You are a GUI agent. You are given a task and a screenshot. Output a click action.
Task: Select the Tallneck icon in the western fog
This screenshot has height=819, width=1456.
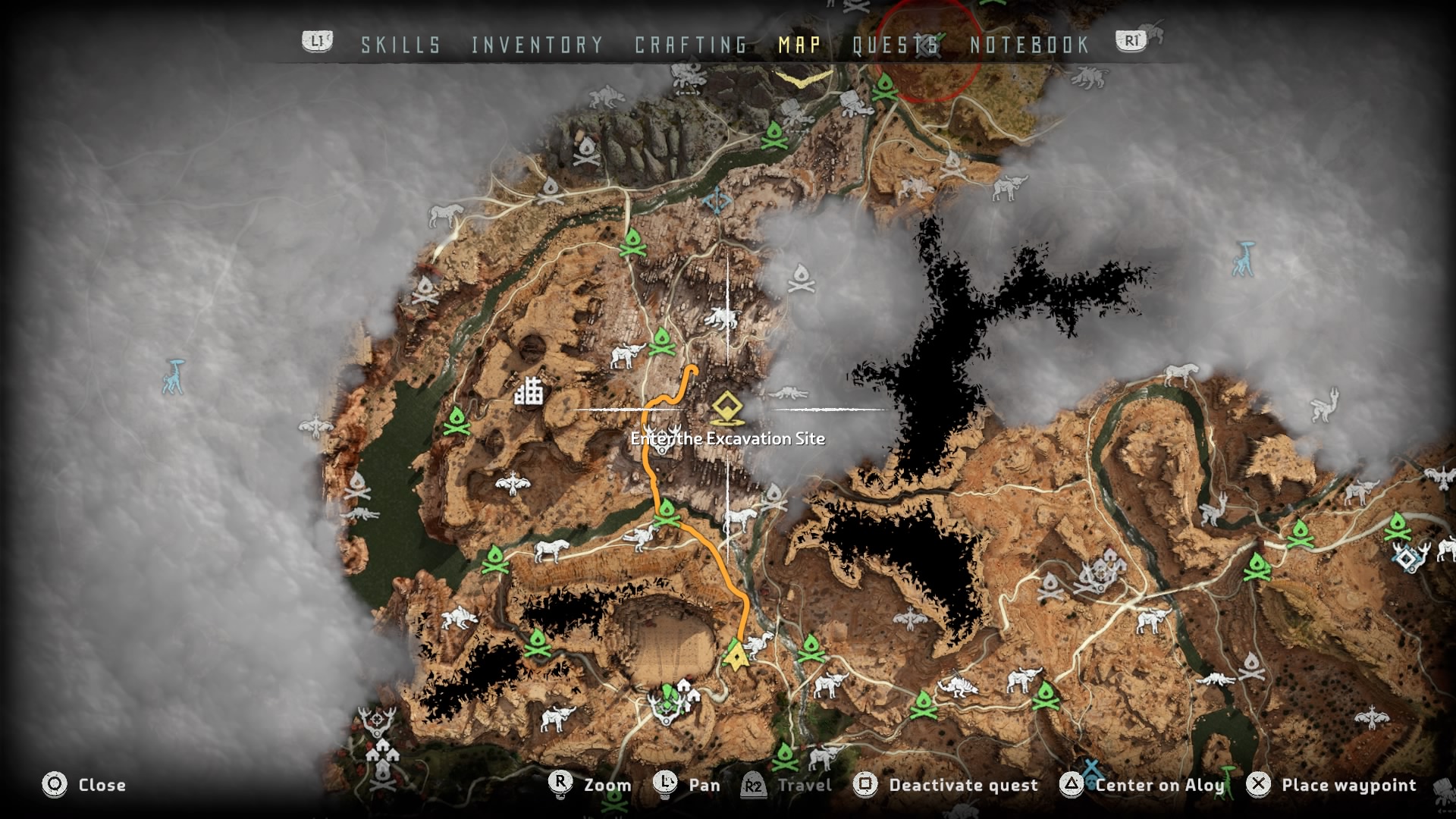[x=174, y=376]
